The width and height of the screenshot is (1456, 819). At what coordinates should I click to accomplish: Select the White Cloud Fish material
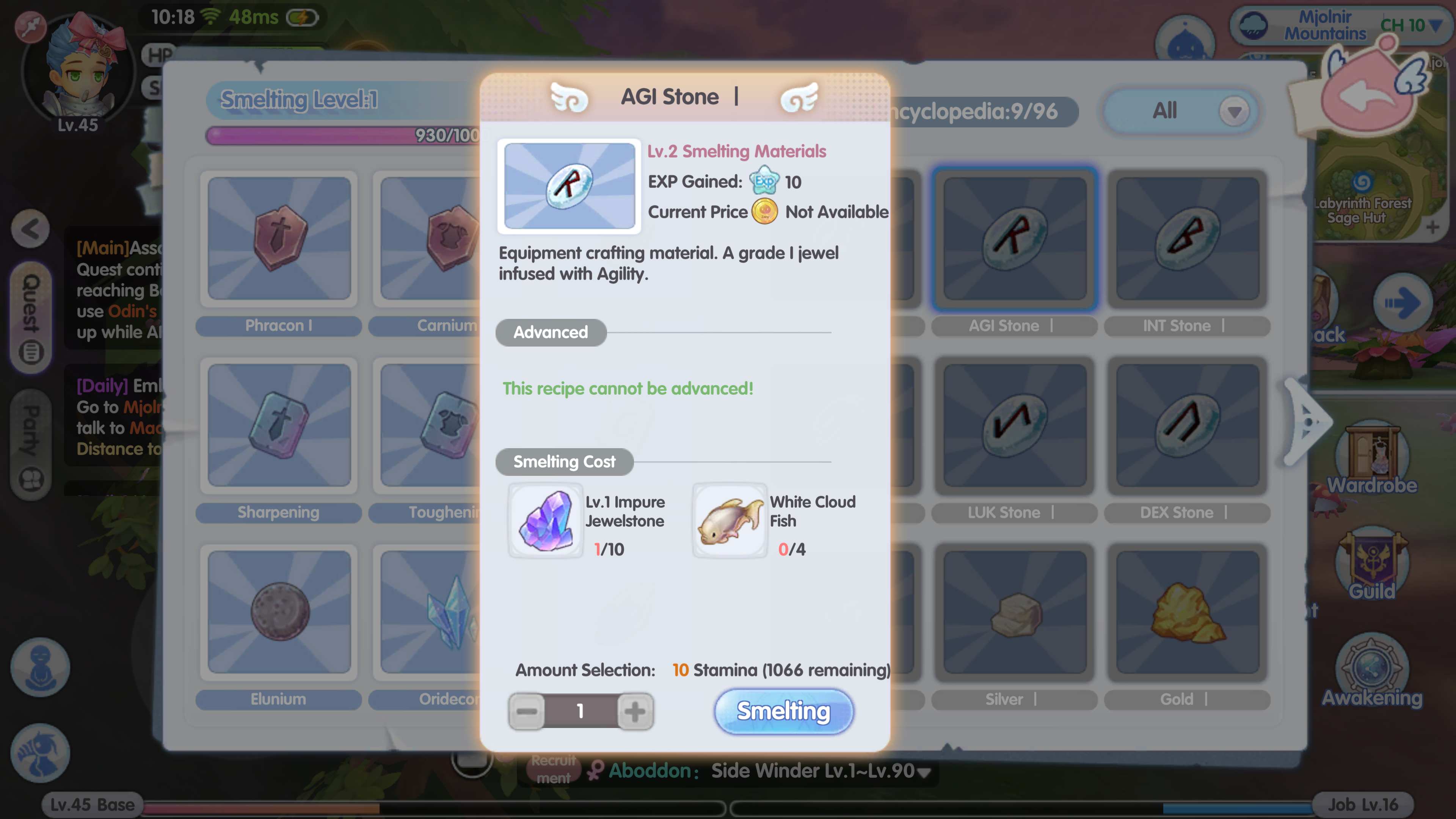[x=729, y=521]
